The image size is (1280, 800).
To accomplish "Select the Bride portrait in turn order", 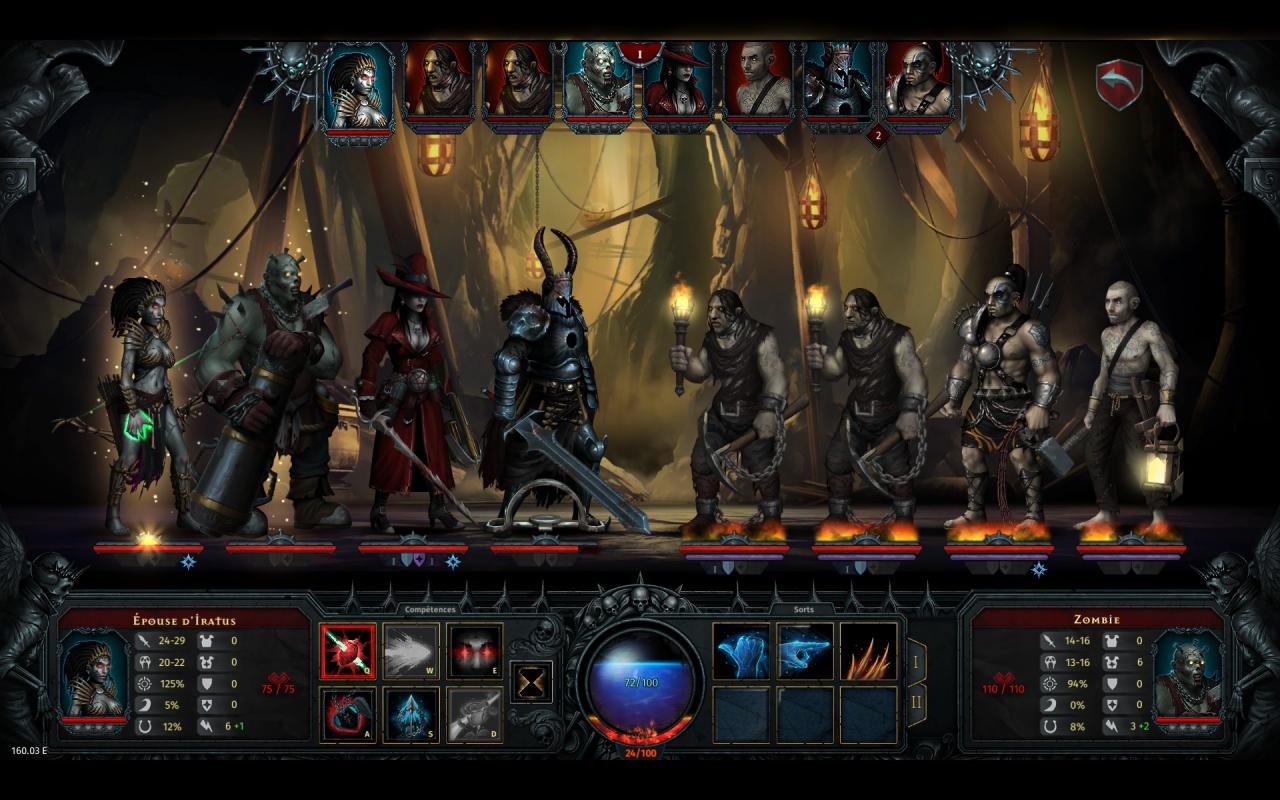I will tap(360, 88).
